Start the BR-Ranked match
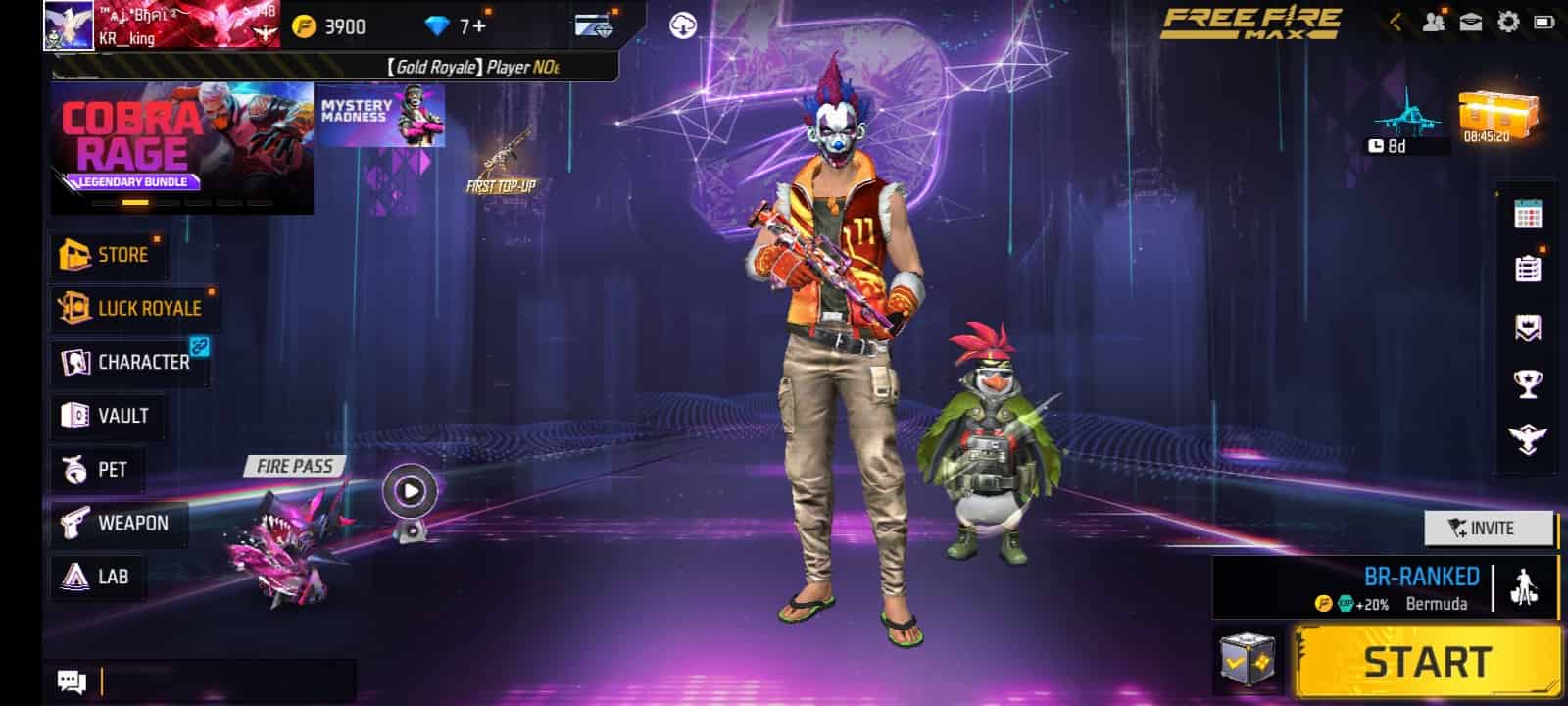This screenshot has height=706, width=1568. click(1427, 663)
